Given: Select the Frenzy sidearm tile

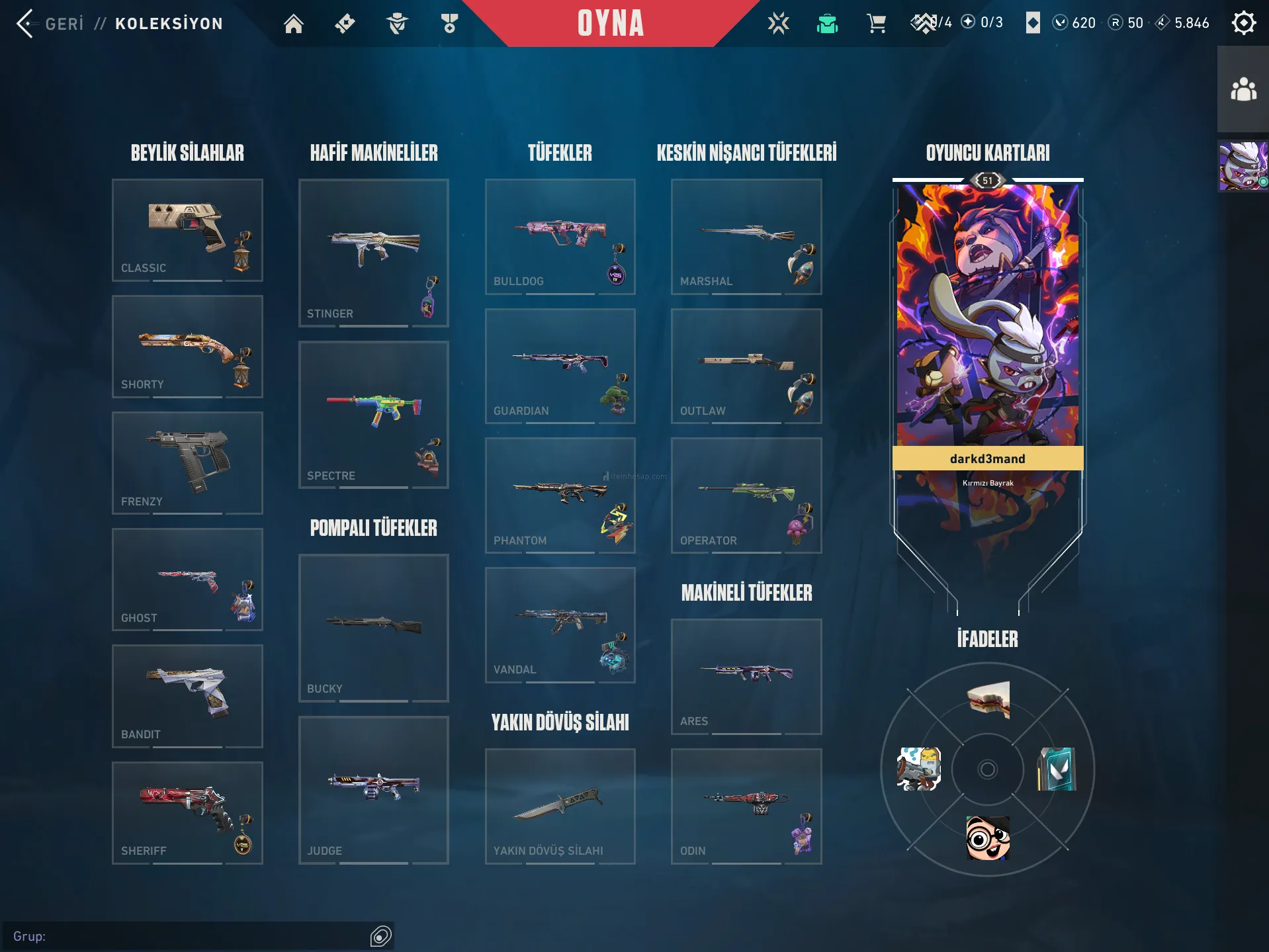Looking at the screenshot, I should coord(187,463).
